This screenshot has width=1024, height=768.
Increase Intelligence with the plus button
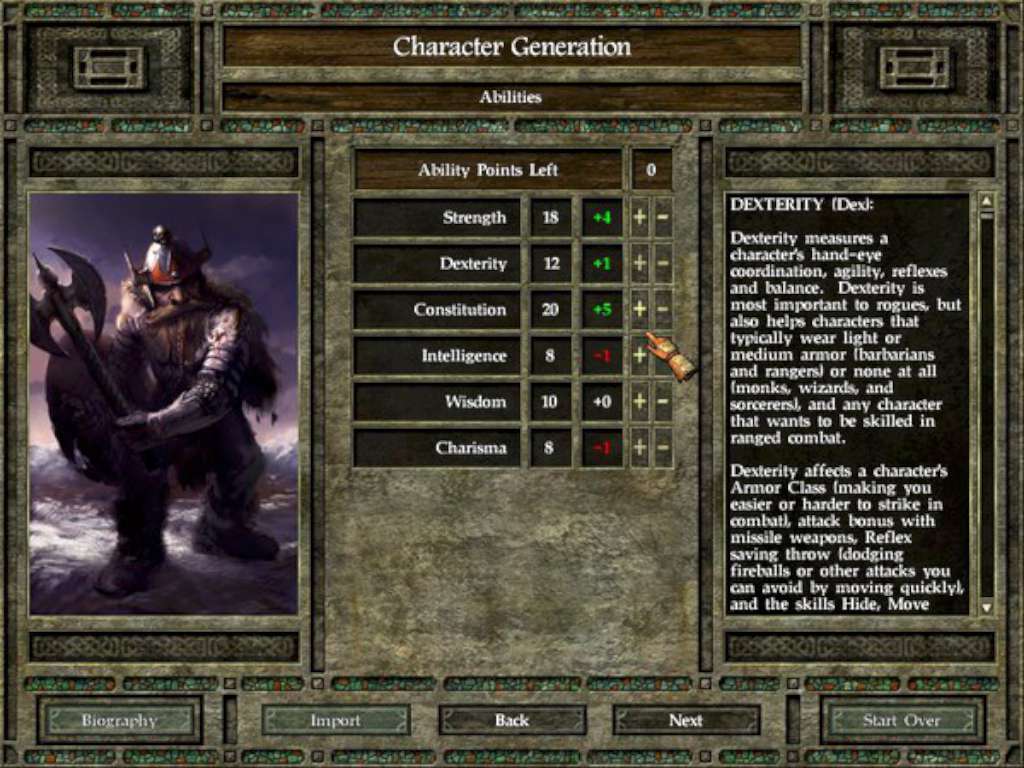(640, 356)
